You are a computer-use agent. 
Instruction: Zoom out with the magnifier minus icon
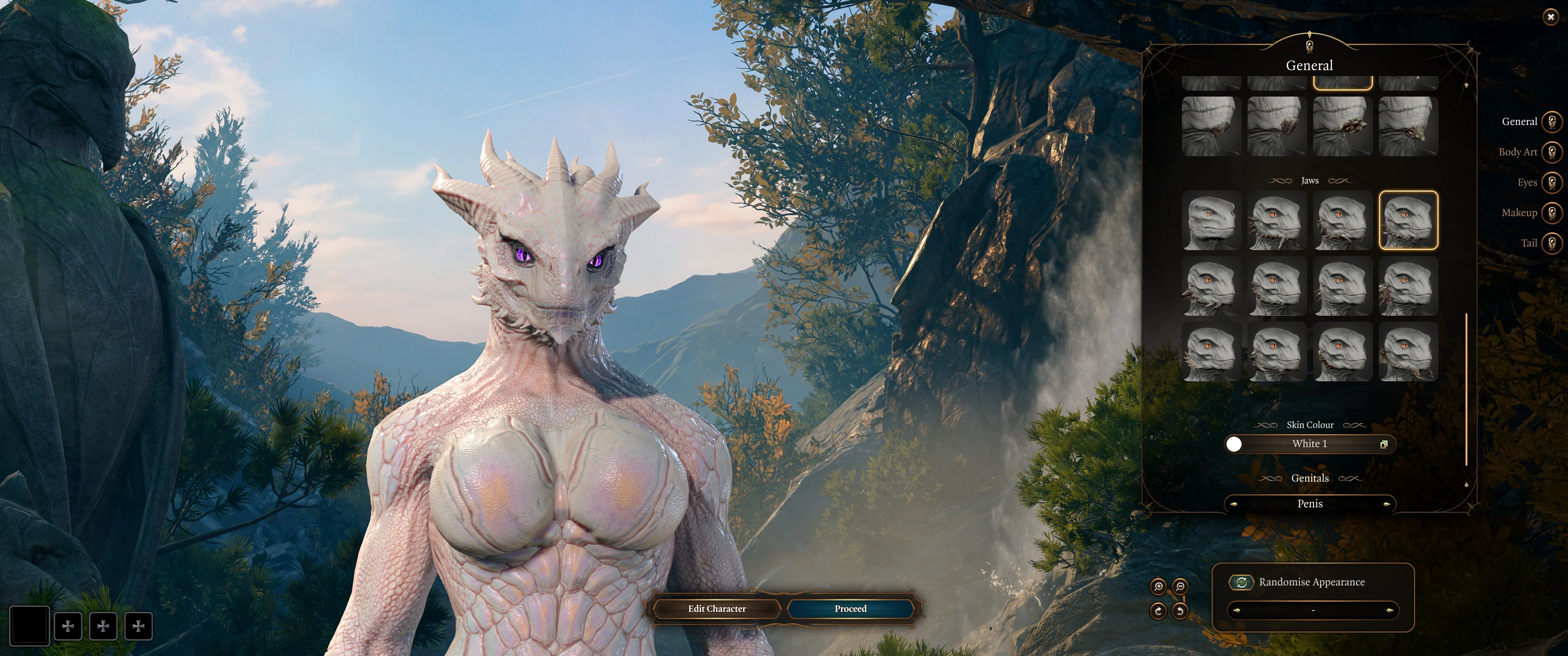pos(1180,587)
